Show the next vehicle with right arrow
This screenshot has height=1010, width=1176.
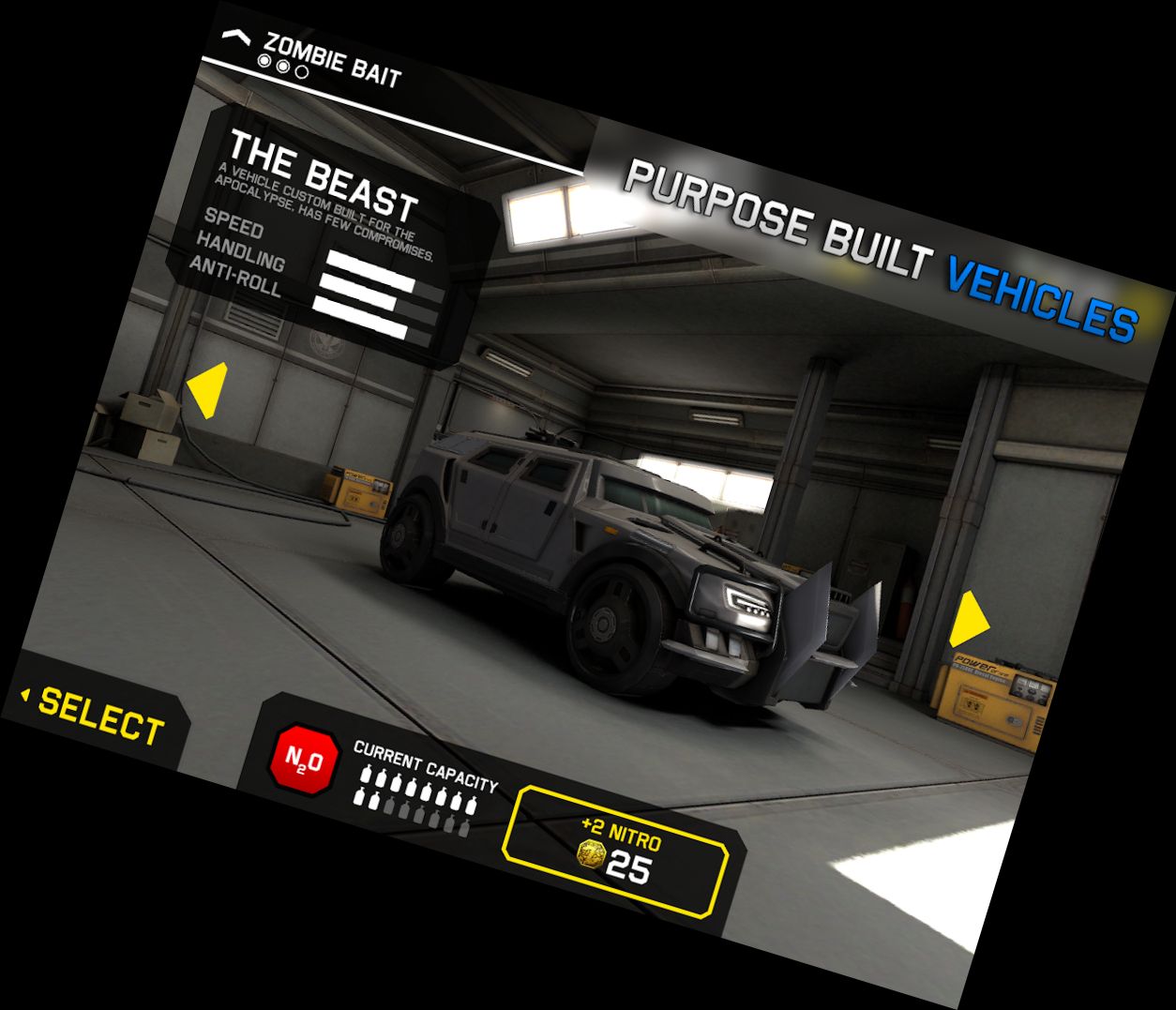(969, 620)
